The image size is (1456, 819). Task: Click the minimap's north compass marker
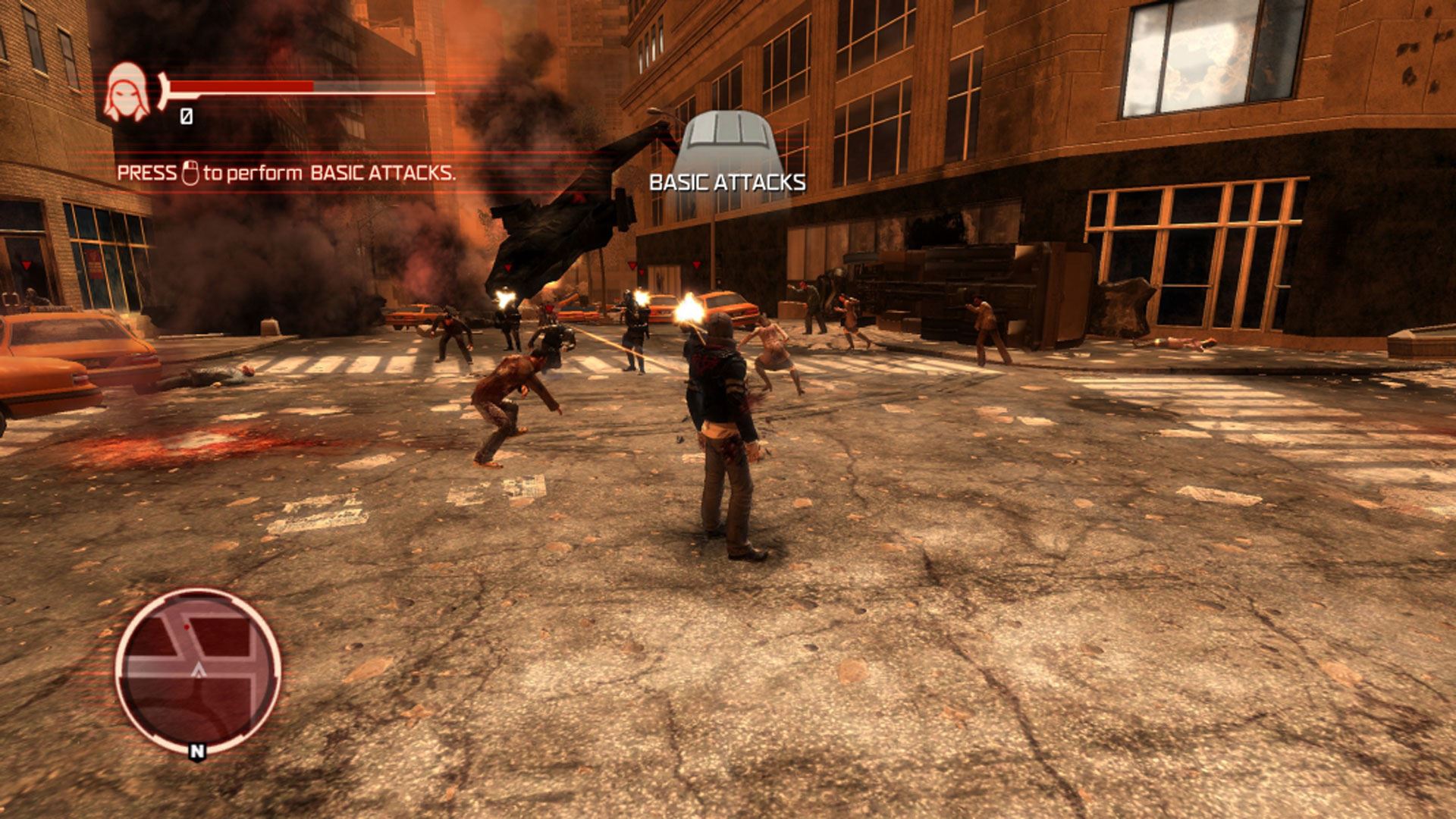[x=197, y=752]
